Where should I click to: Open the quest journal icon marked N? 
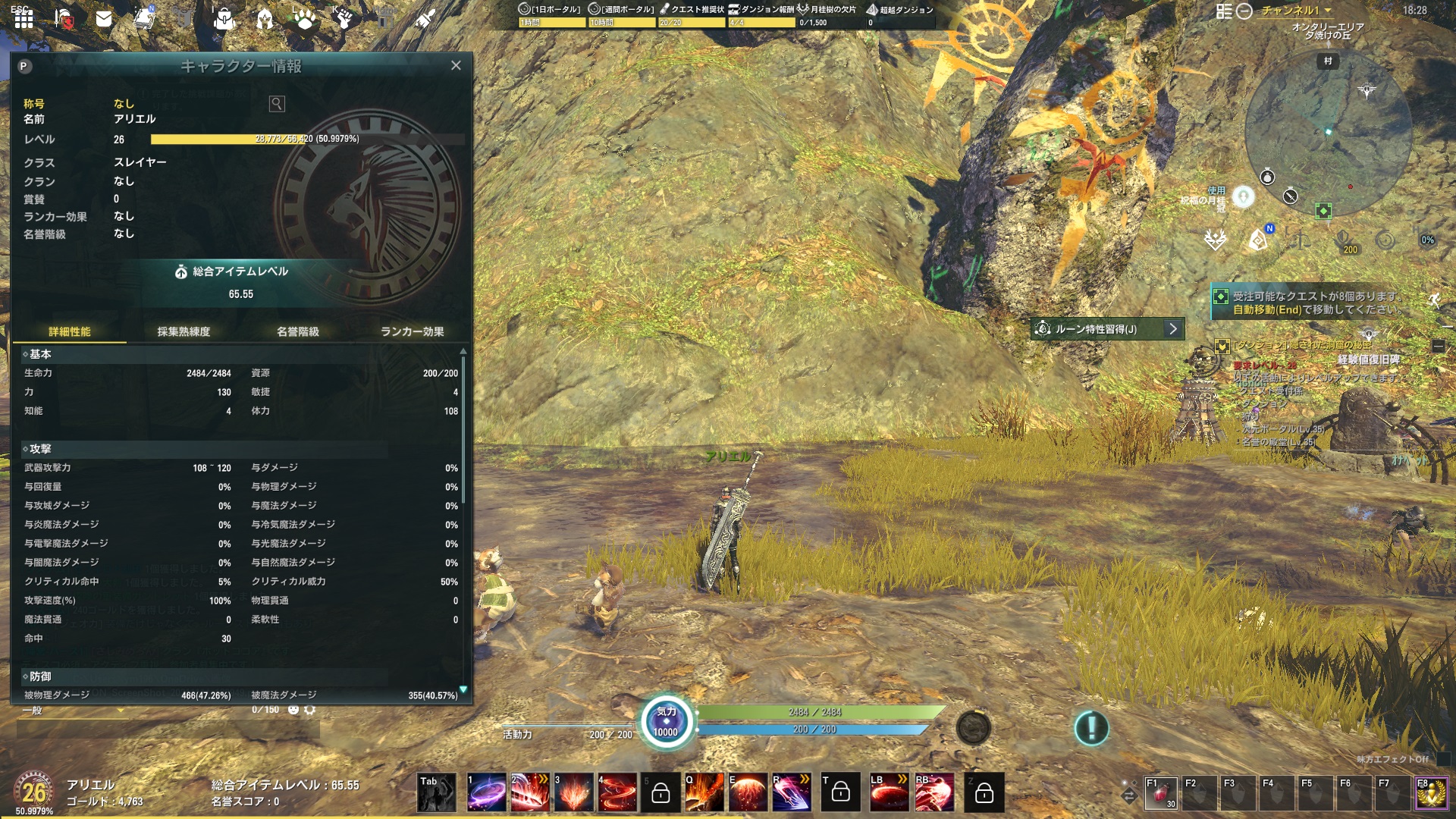pyautogui.click(x=144, y=19)
